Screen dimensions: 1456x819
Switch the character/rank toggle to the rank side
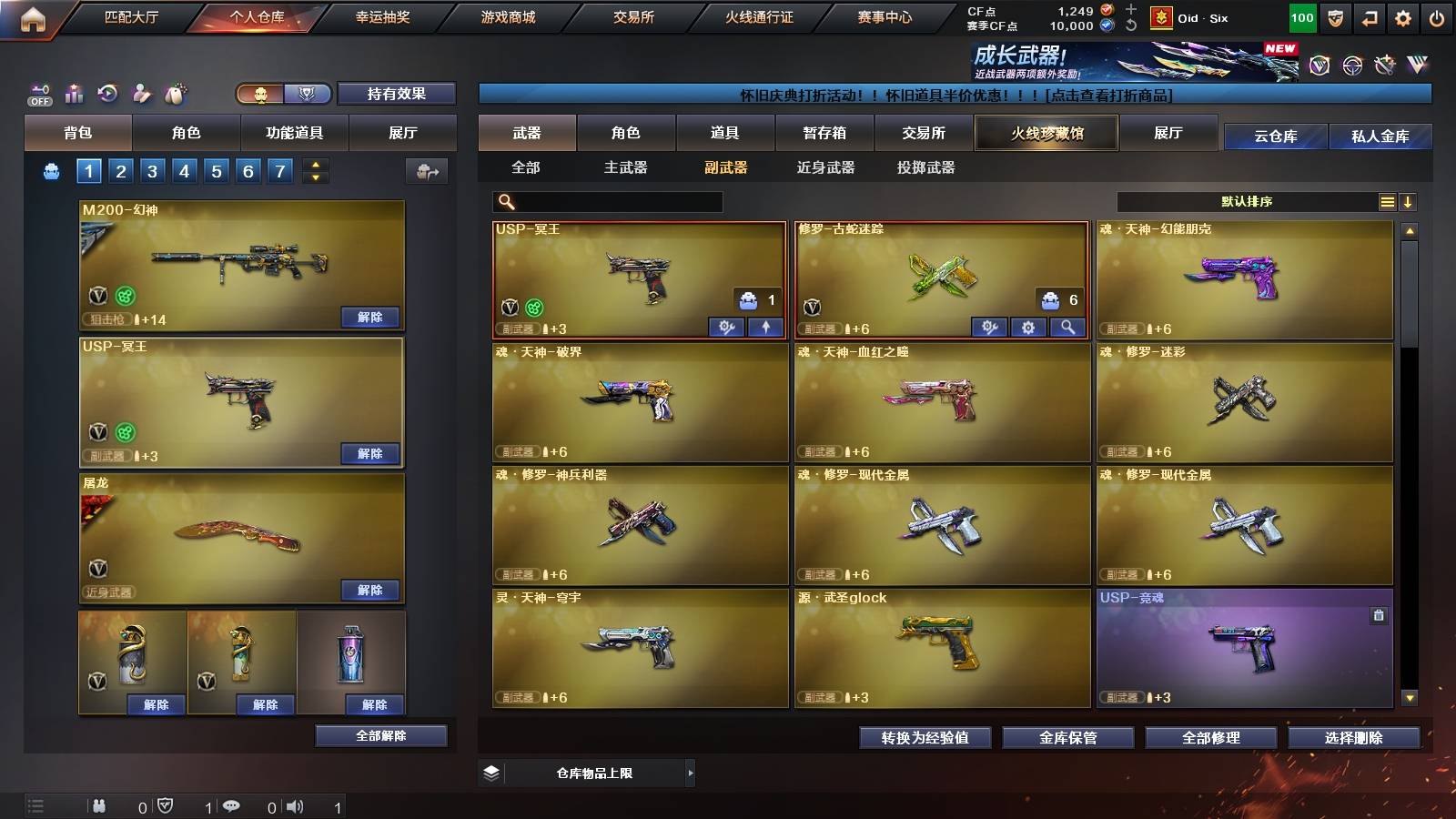tap(307, 94)
